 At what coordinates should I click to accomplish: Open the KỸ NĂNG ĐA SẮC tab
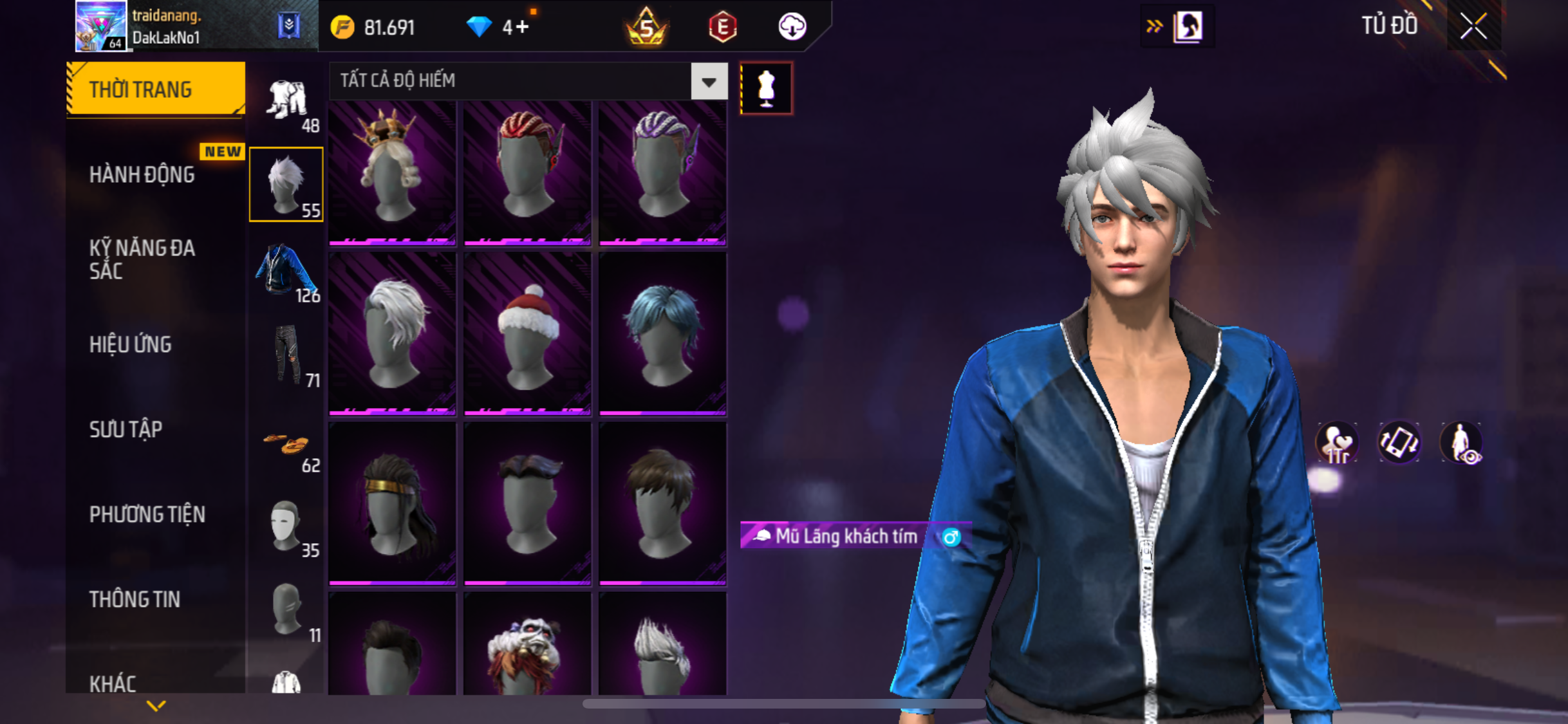[x=142, y=259]
